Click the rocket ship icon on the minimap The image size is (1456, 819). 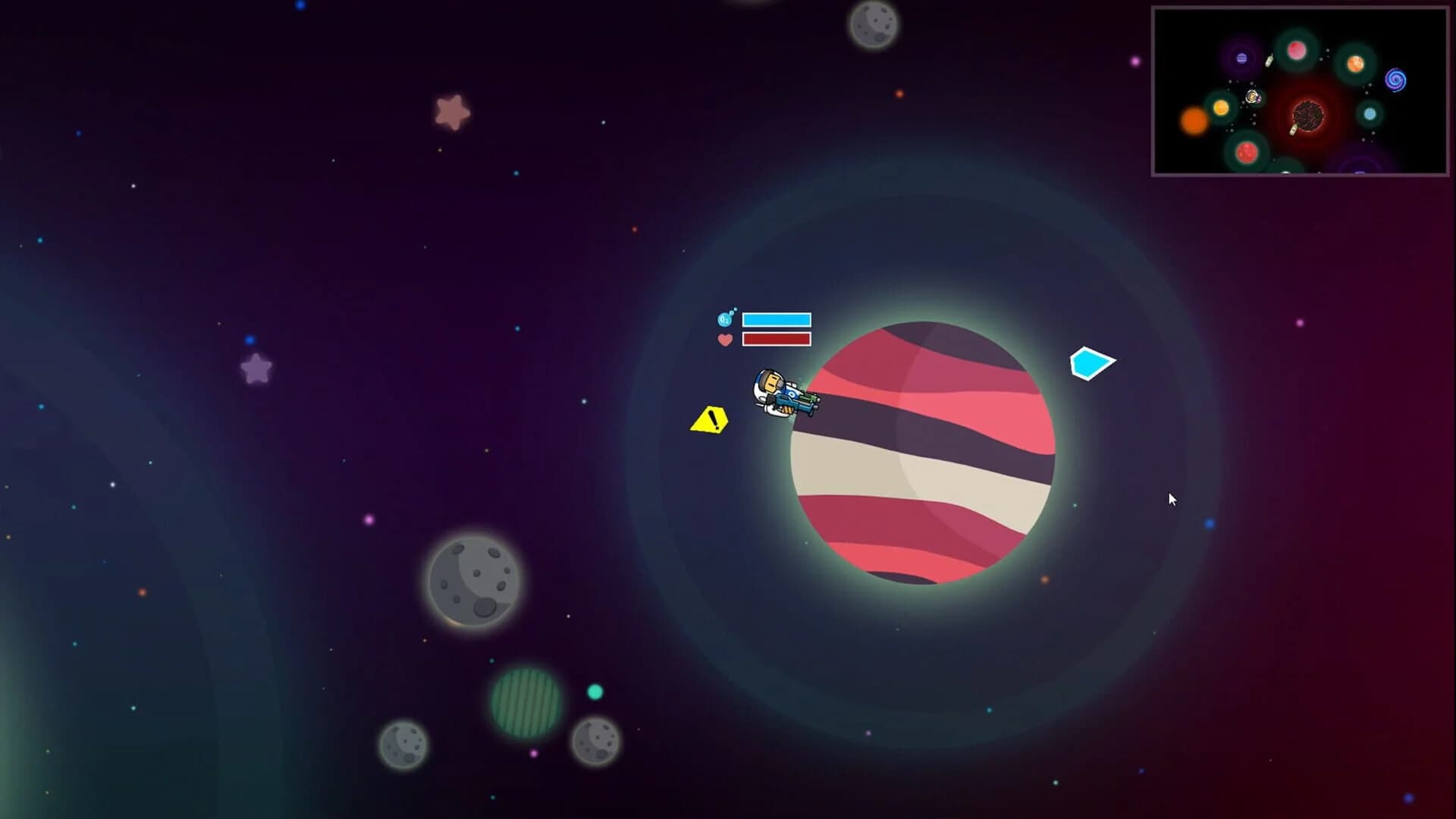[1269, 61]
